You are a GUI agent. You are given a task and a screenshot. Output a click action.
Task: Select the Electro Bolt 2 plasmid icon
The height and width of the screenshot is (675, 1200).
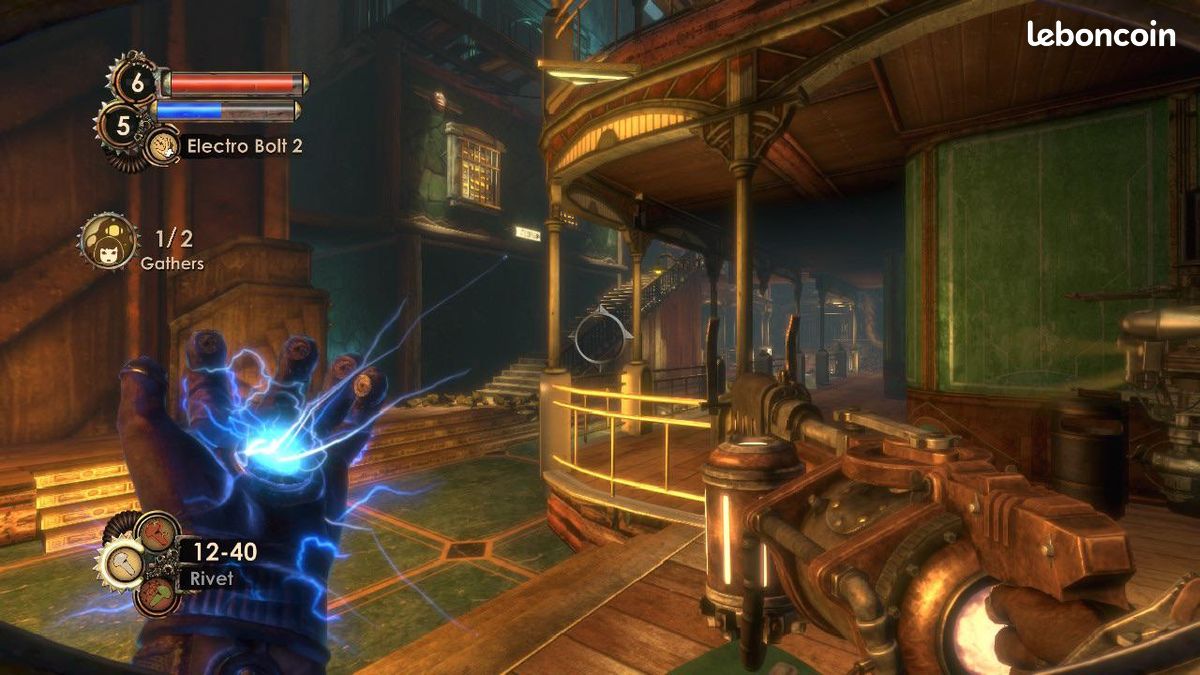[x=163, y=147]
